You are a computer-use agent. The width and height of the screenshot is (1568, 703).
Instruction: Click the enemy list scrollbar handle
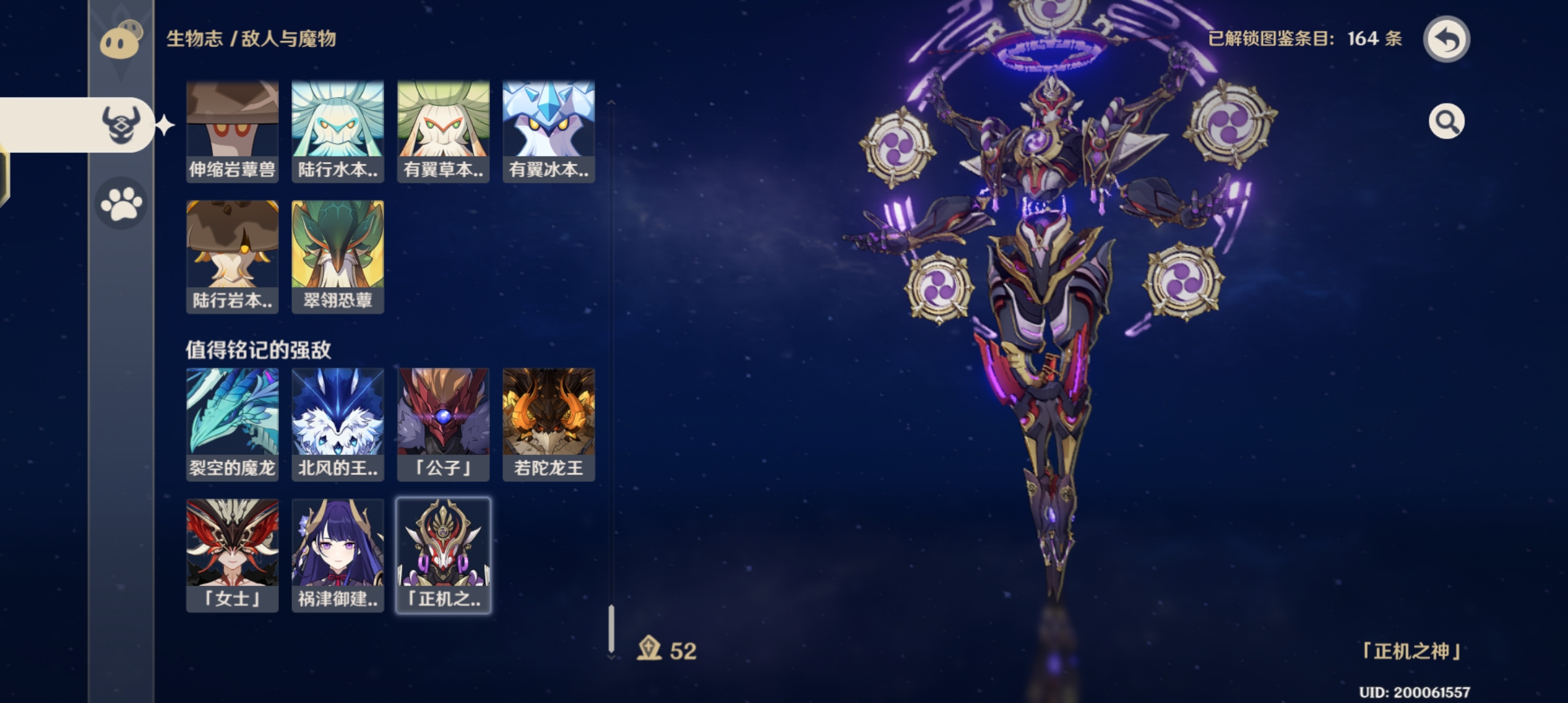point(611,628)
